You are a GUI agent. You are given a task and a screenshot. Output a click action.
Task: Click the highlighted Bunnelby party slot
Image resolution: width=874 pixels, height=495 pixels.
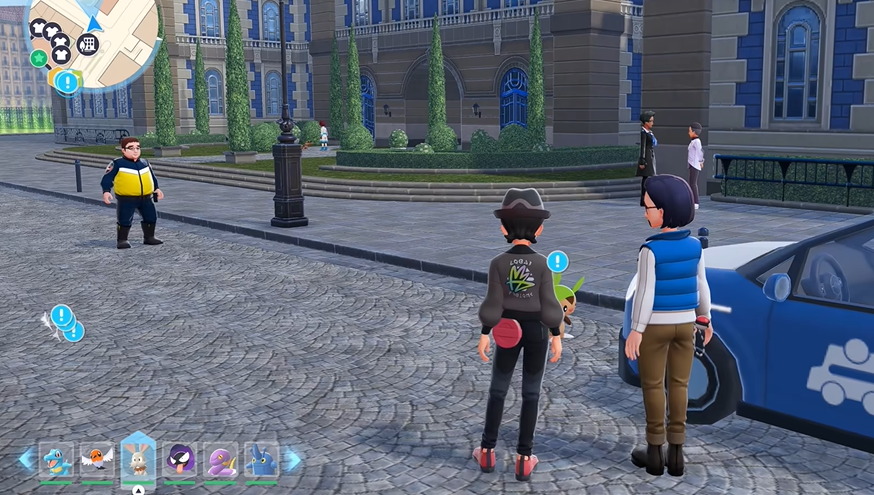[138, 459]
